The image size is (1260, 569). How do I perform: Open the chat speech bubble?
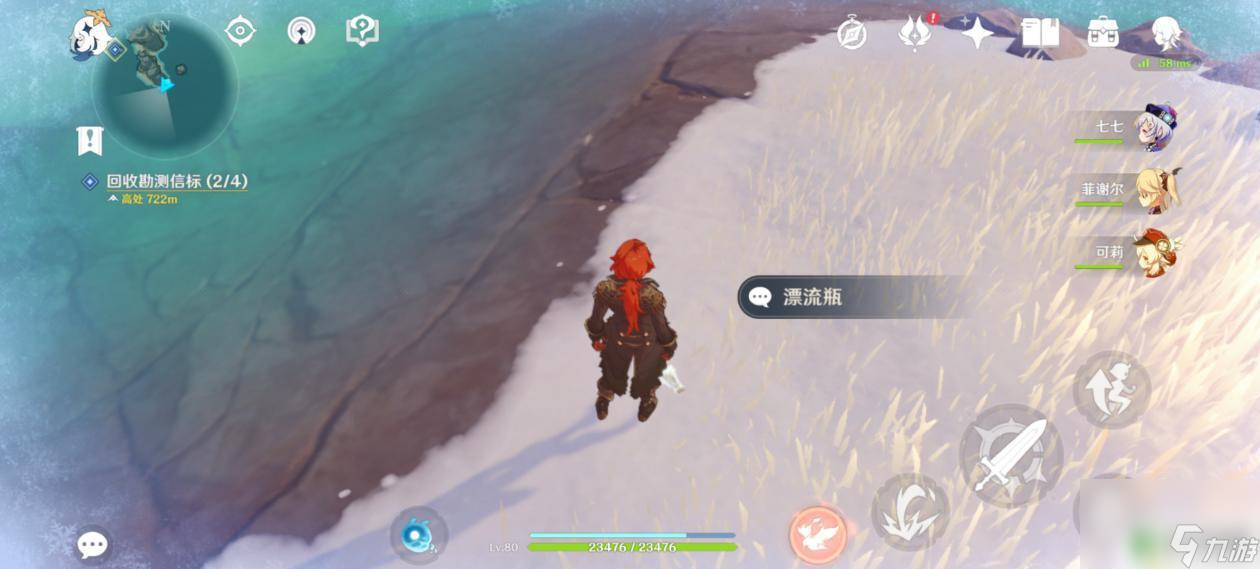[93, 545]
